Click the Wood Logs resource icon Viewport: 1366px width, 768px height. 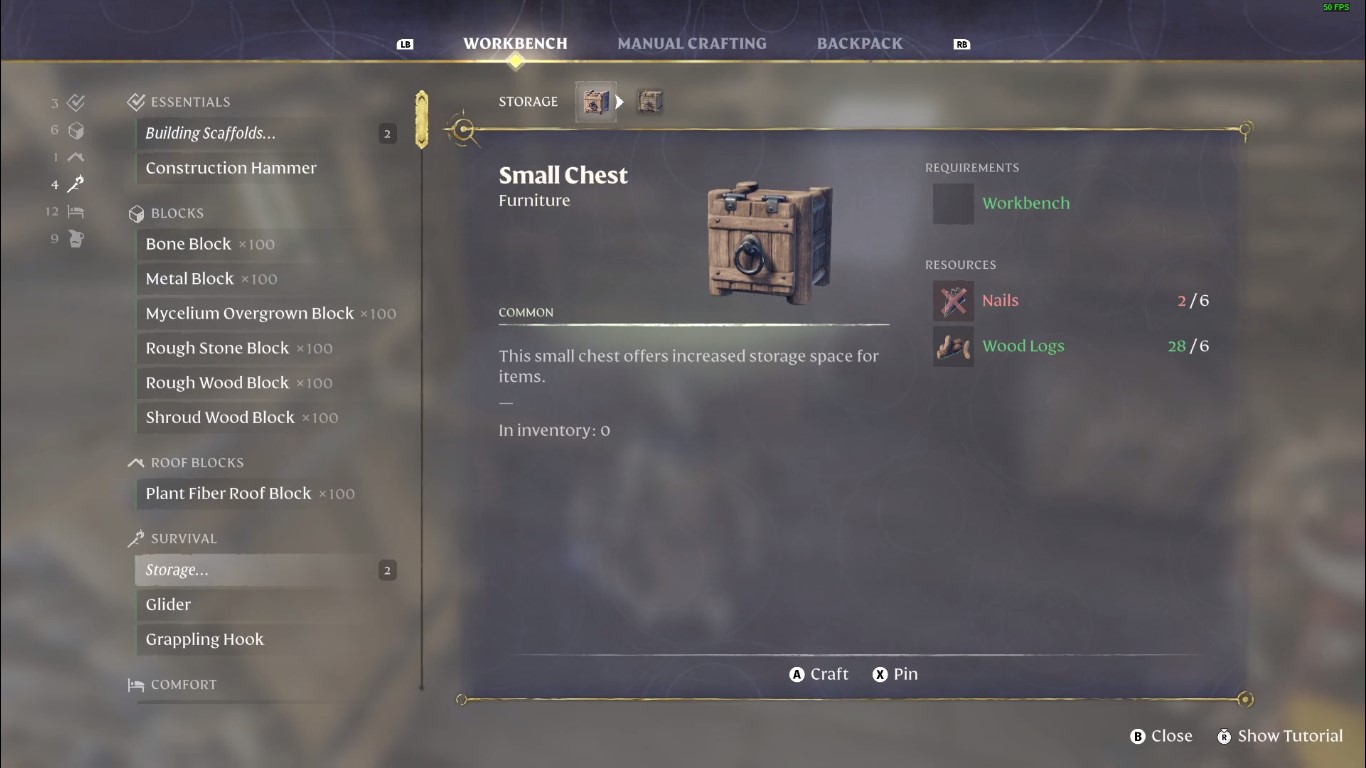pyautogui.click(x=952, y=345)
